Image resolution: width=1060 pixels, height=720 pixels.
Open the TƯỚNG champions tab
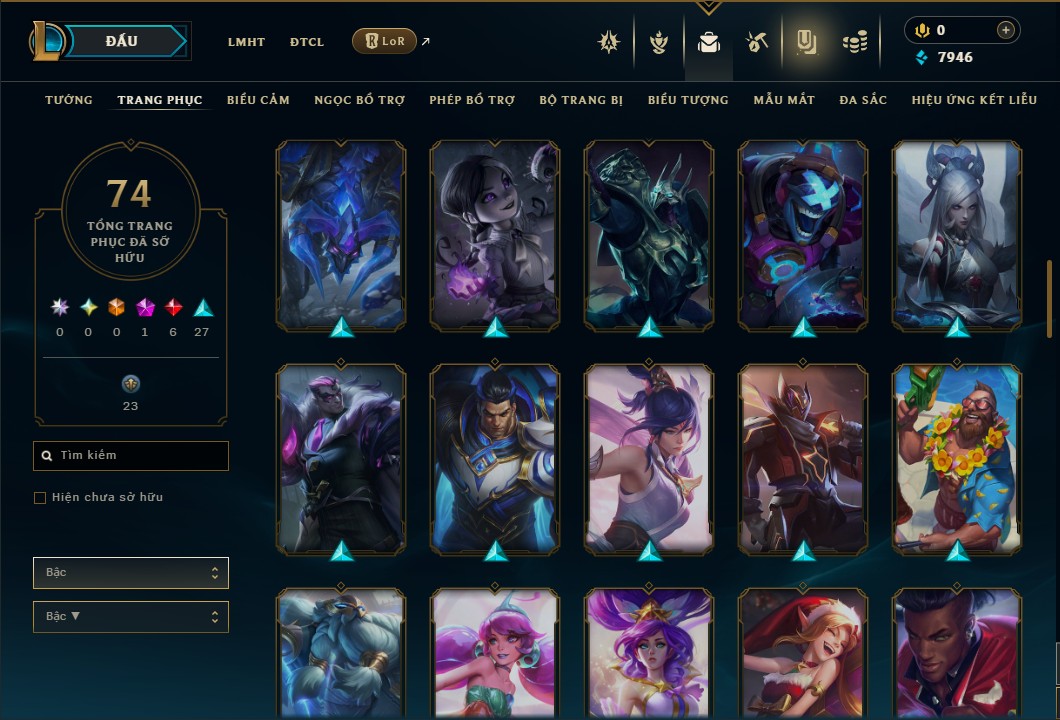tap(69, 100)
